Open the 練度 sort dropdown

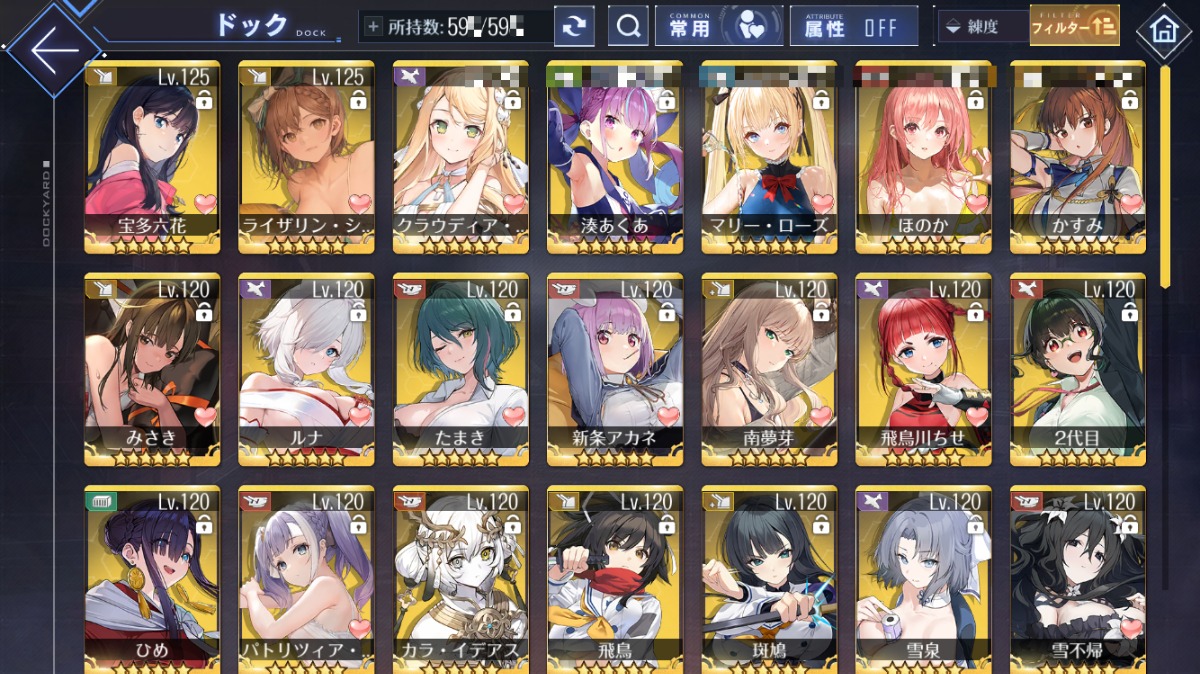pyautogui.click(x=980, y=27)
